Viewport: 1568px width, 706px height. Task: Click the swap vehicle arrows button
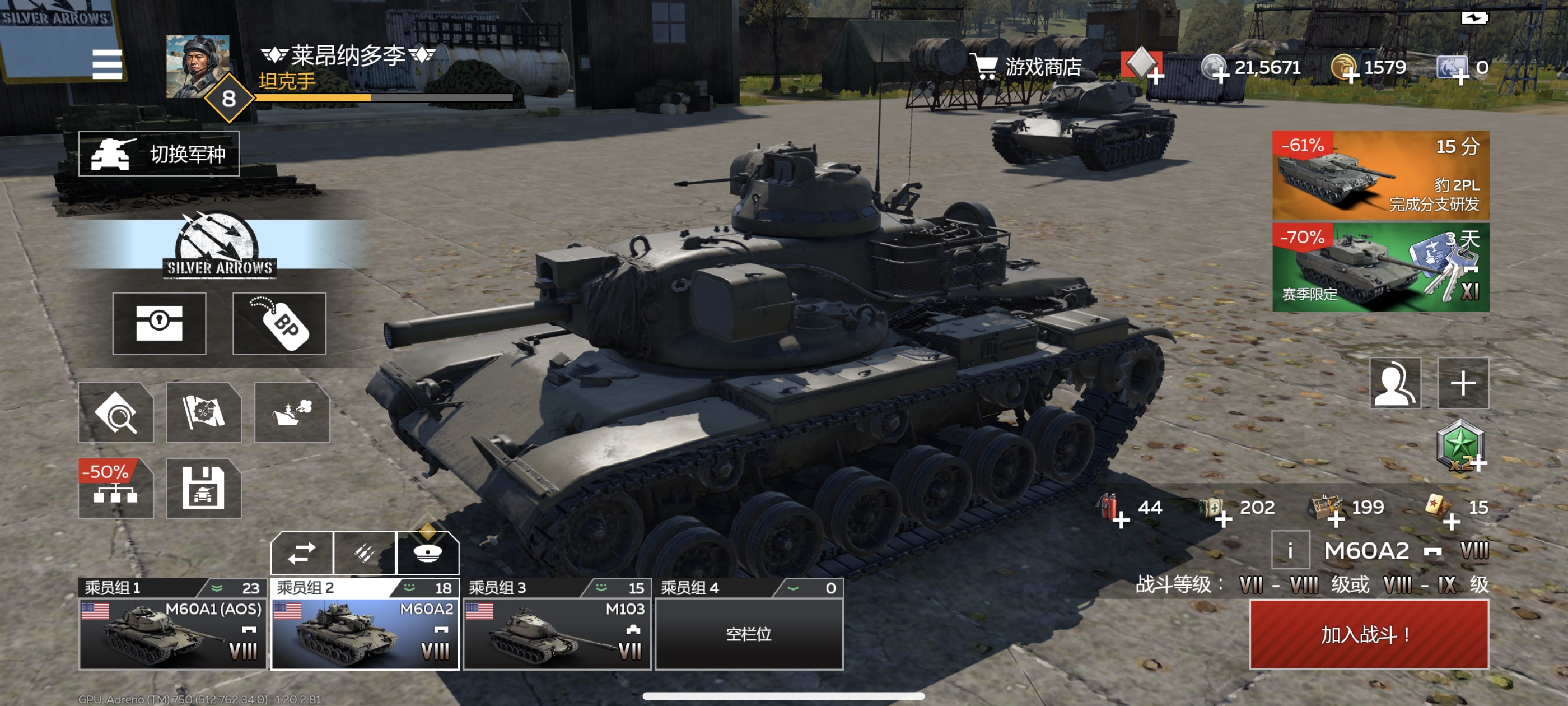302,553
